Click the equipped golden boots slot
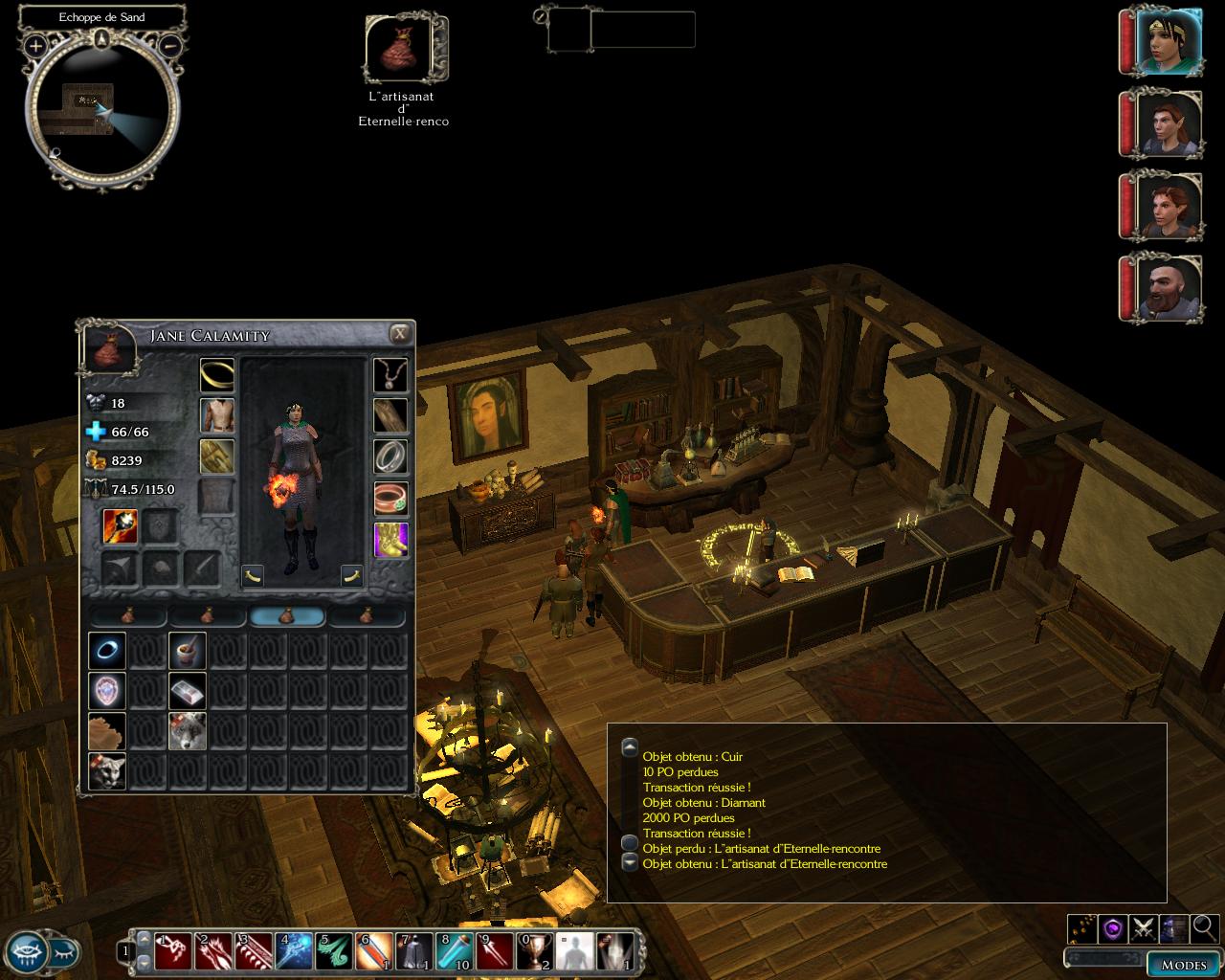Image resolution: width=1225 pixels, height=980 pixels. 390,540
